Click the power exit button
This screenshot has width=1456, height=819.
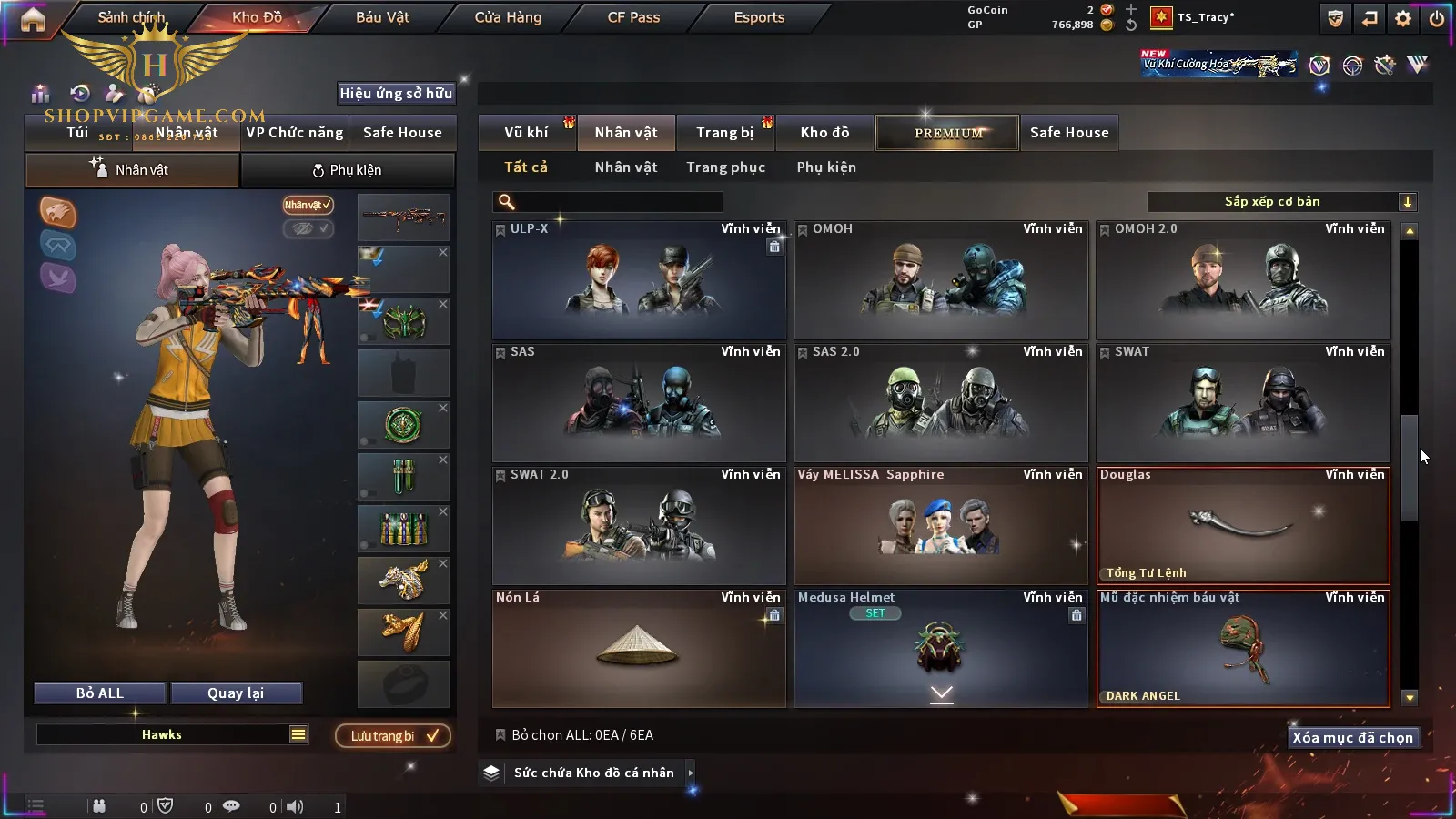point(1436,18)
